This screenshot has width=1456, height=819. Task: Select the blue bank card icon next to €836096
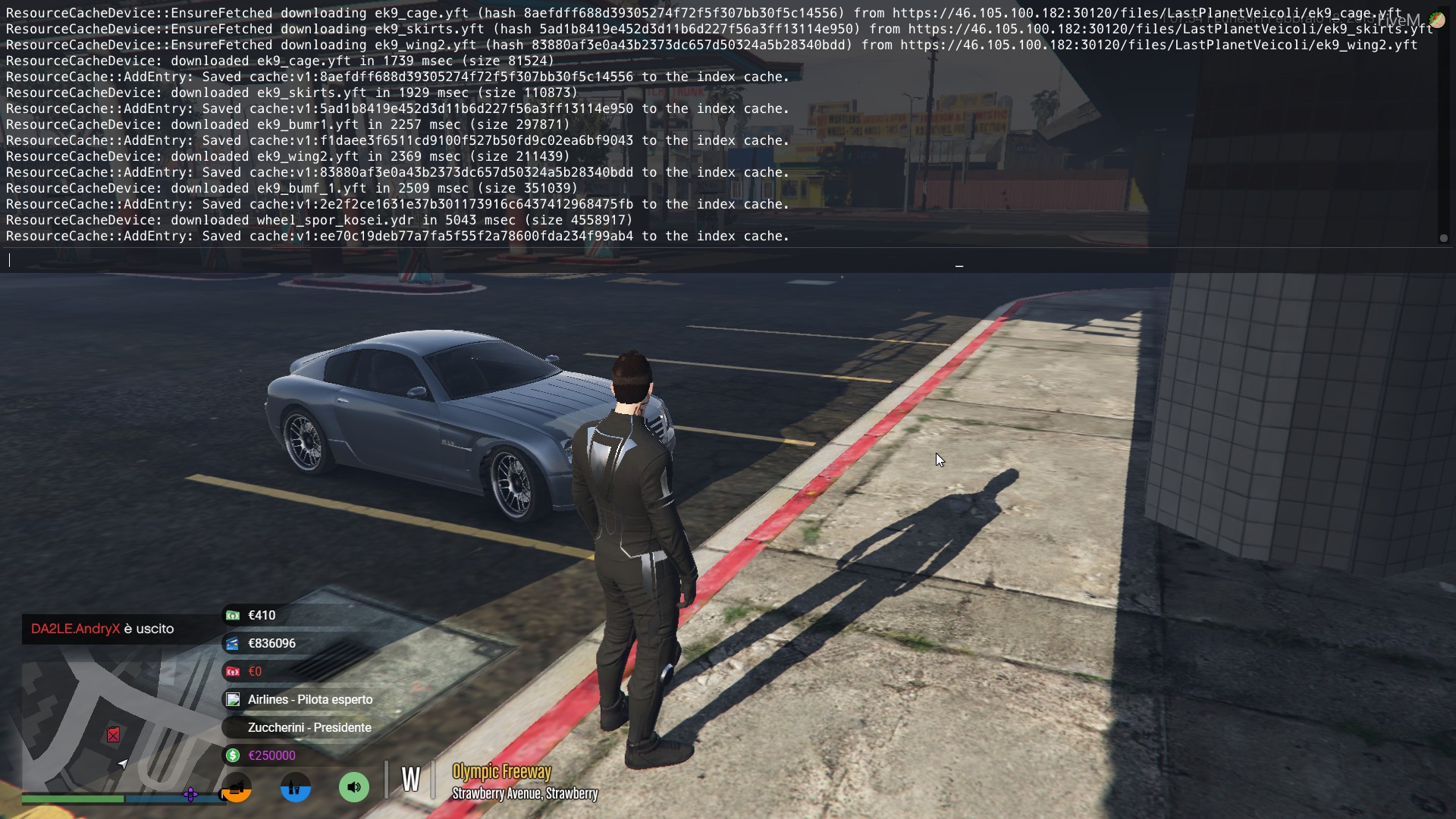pyautogui.click(x=232, y=643)
